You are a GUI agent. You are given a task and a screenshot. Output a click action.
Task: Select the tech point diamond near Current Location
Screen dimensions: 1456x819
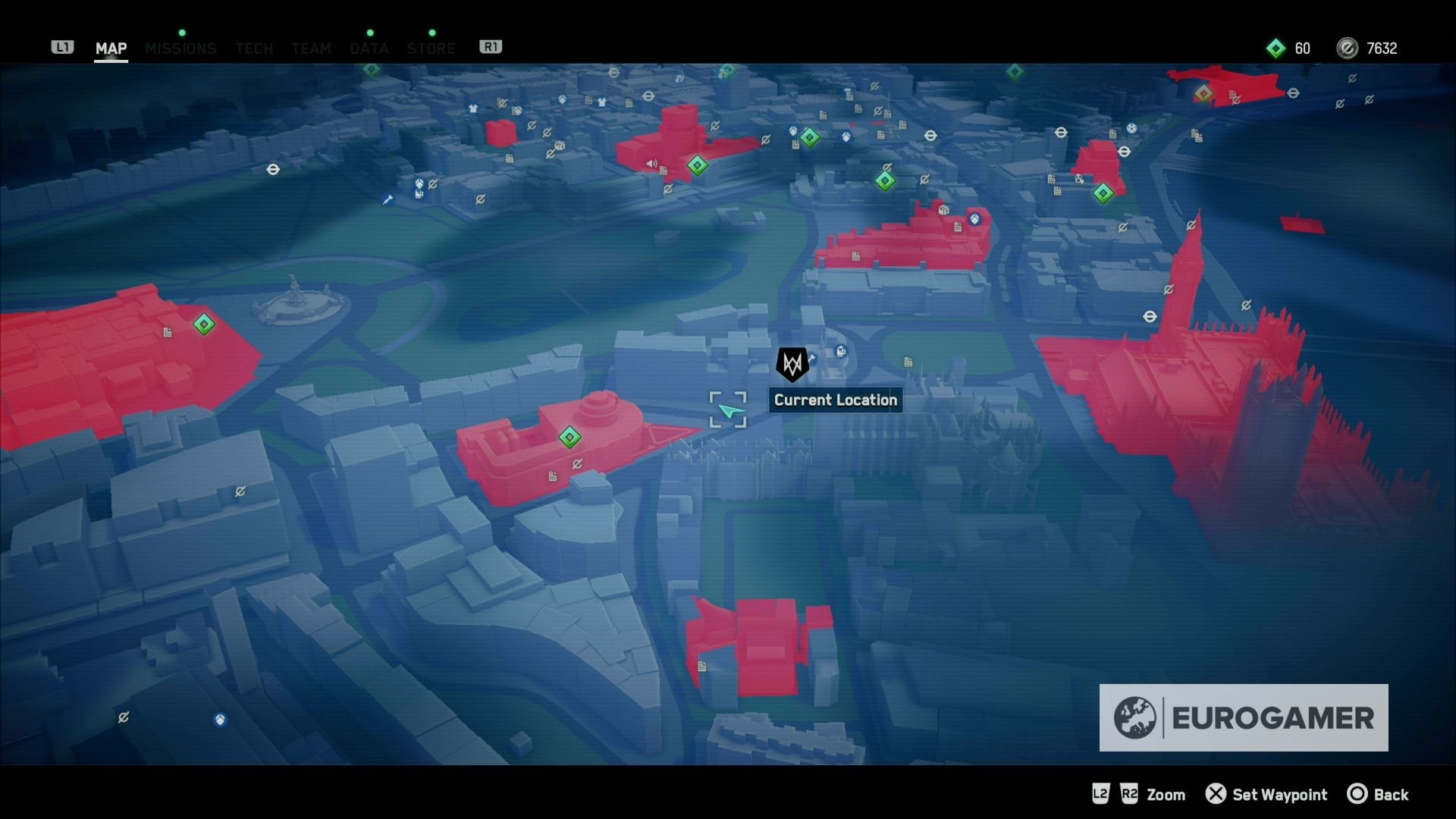tap(883, 180)
